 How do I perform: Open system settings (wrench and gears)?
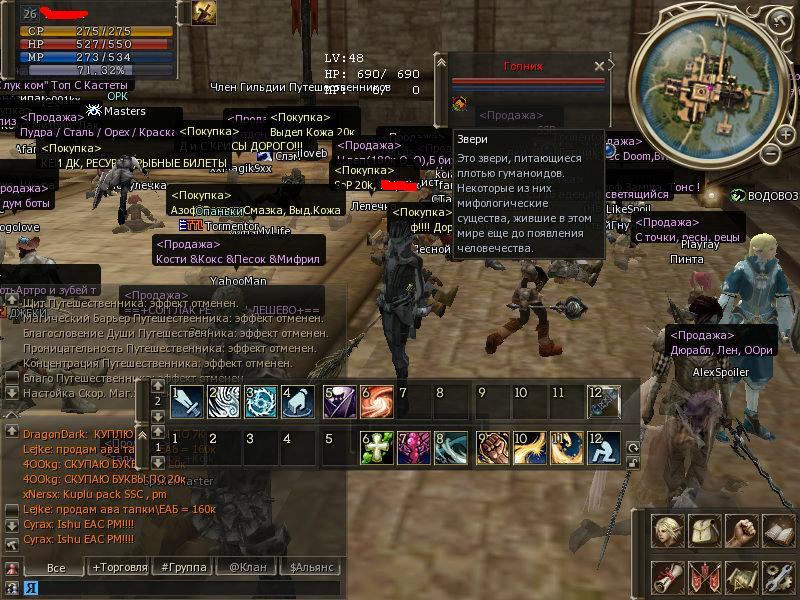(777, 577)
